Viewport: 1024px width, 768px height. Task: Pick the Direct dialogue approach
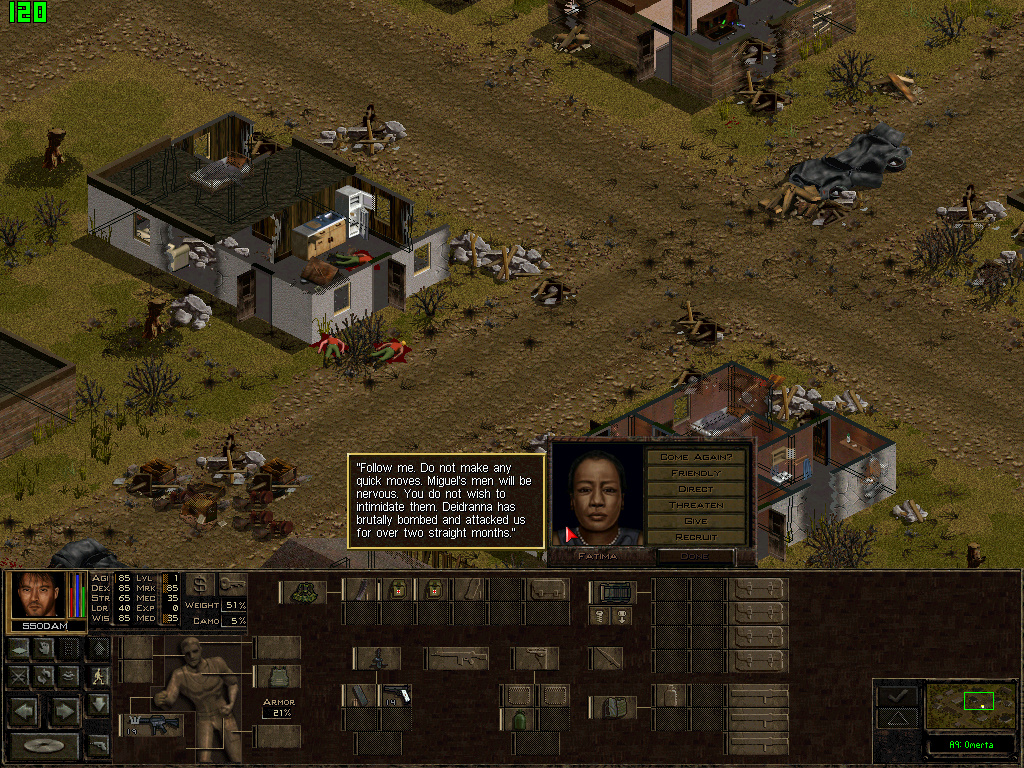click(x=696, y=489)
